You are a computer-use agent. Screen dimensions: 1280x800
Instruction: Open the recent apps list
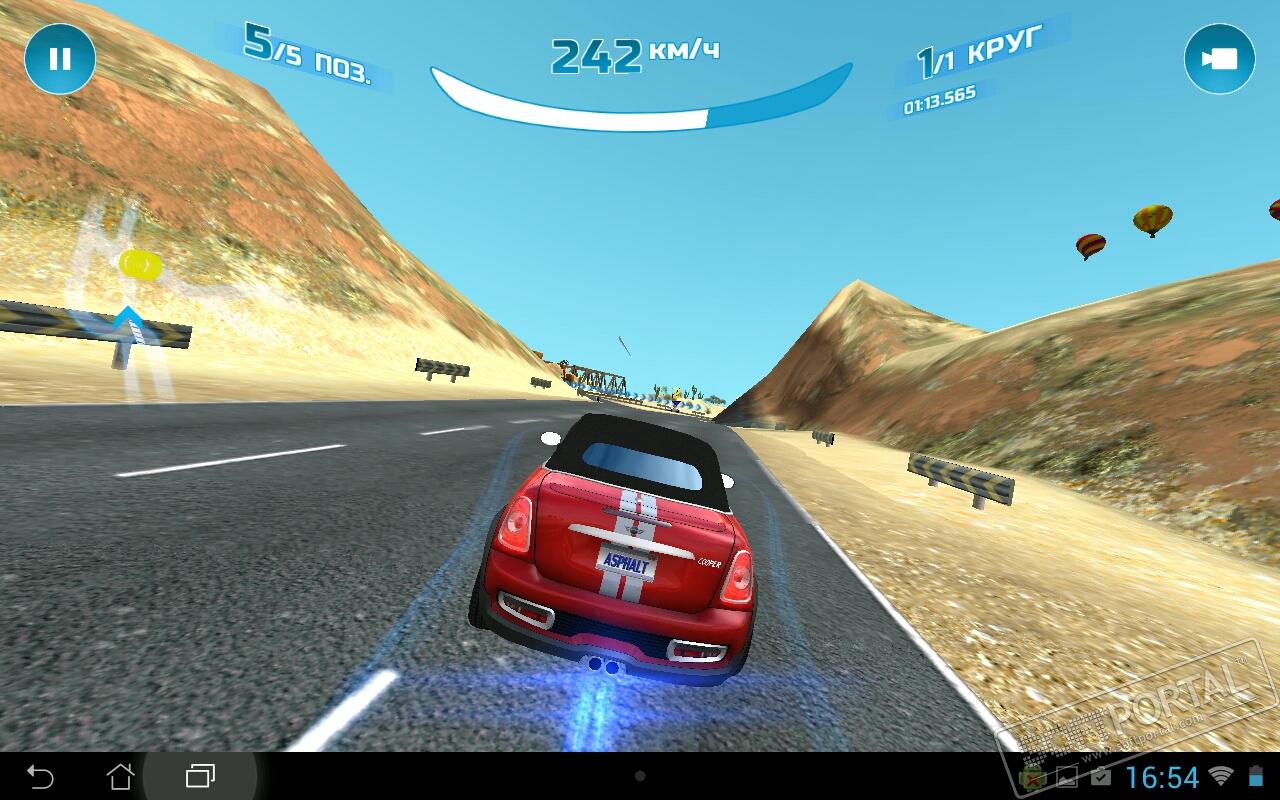point(200,776)
